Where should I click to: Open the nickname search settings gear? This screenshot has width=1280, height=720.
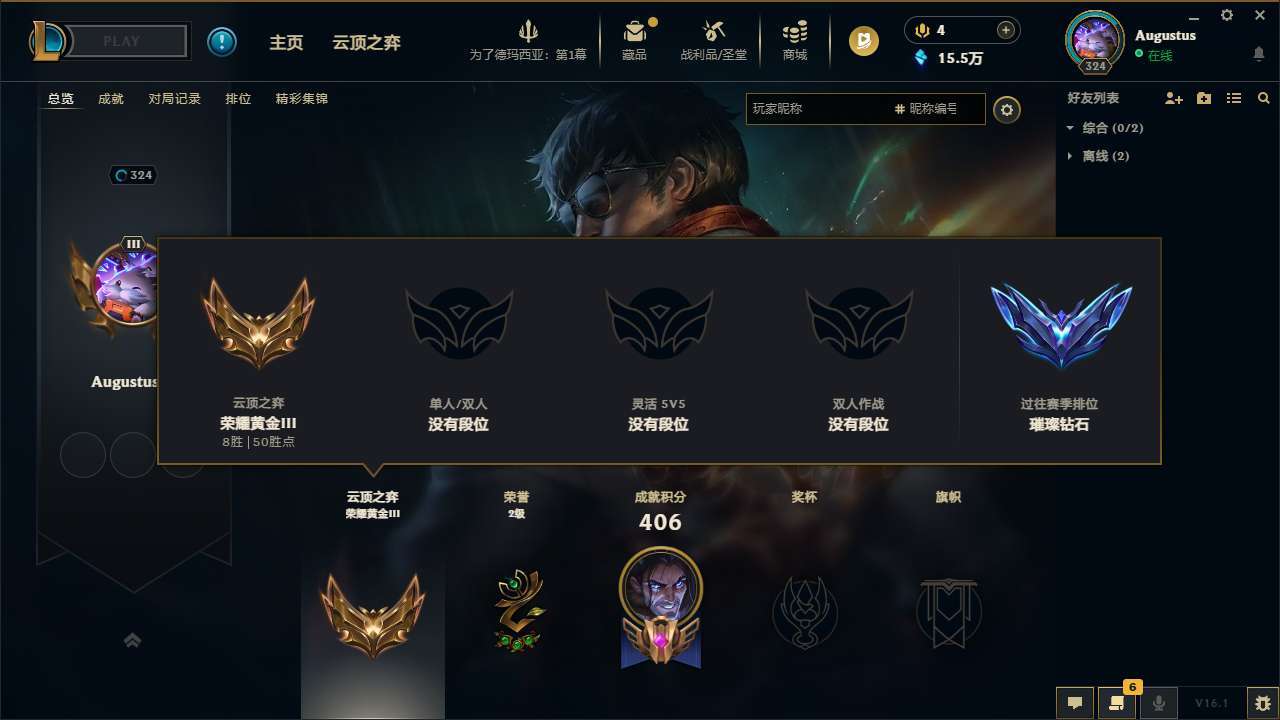(1007, 110)
